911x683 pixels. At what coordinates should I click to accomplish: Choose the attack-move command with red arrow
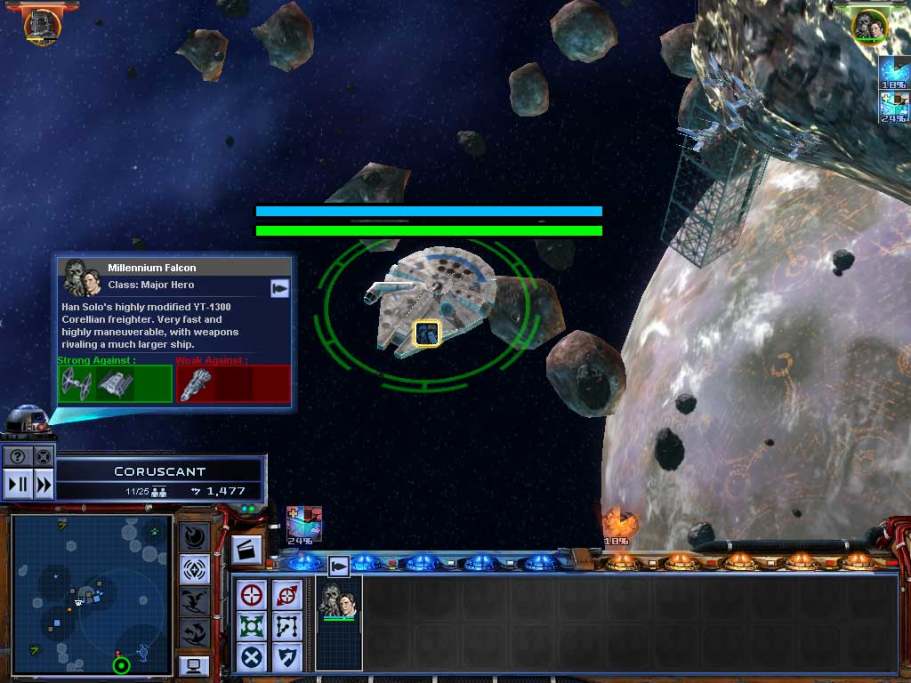click(x=287, y=594)
